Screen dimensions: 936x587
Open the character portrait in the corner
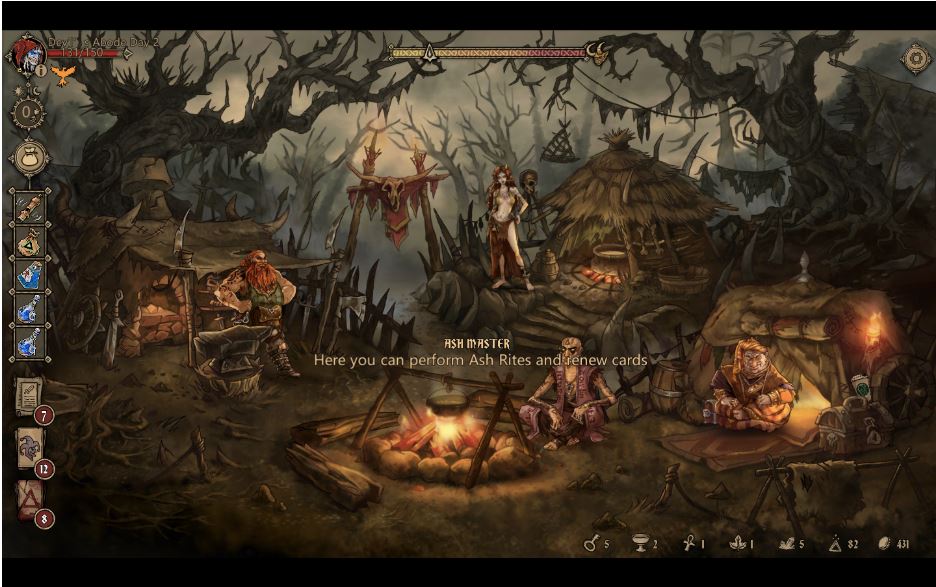[x=27, y=53]
